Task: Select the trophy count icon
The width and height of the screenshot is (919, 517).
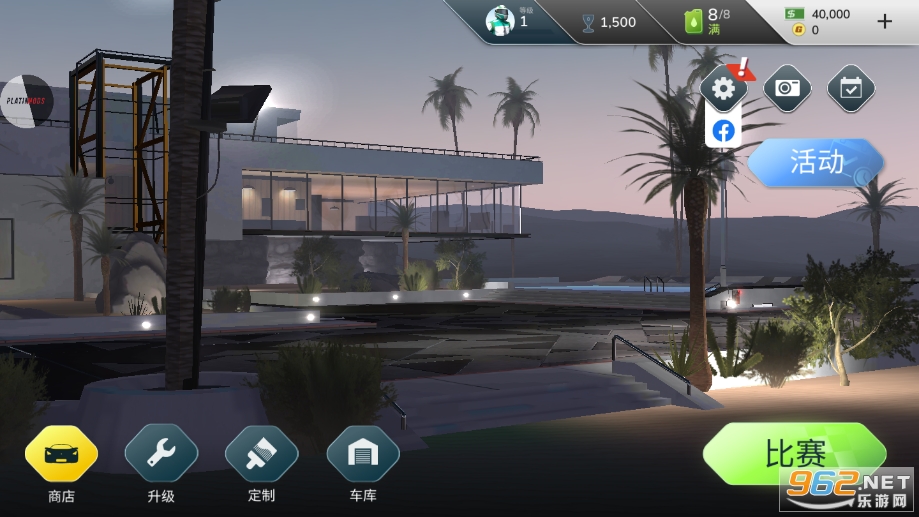Action: (x=588, y=22)
